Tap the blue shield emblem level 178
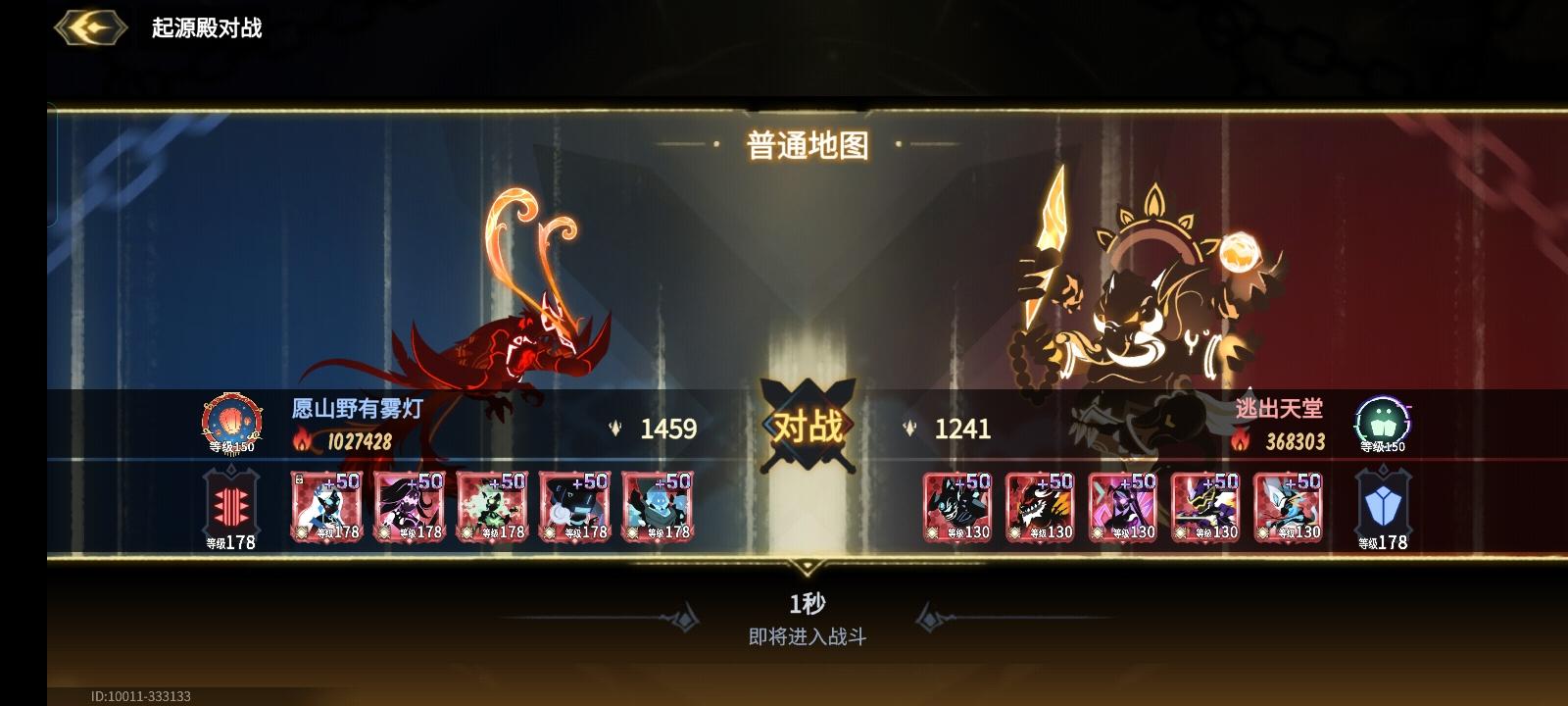Viewport: 1568px width, 706px height. (x=1384, y=505)
